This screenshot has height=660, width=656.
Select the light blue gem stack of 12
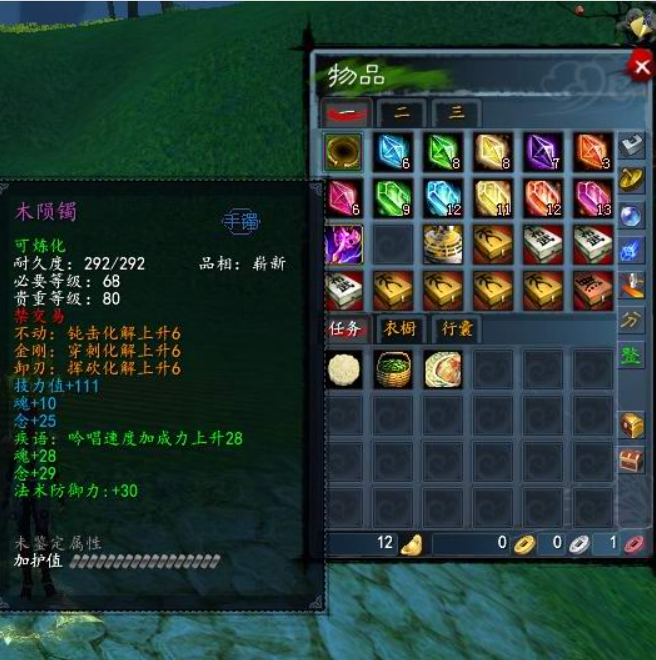tap(443, 197)
